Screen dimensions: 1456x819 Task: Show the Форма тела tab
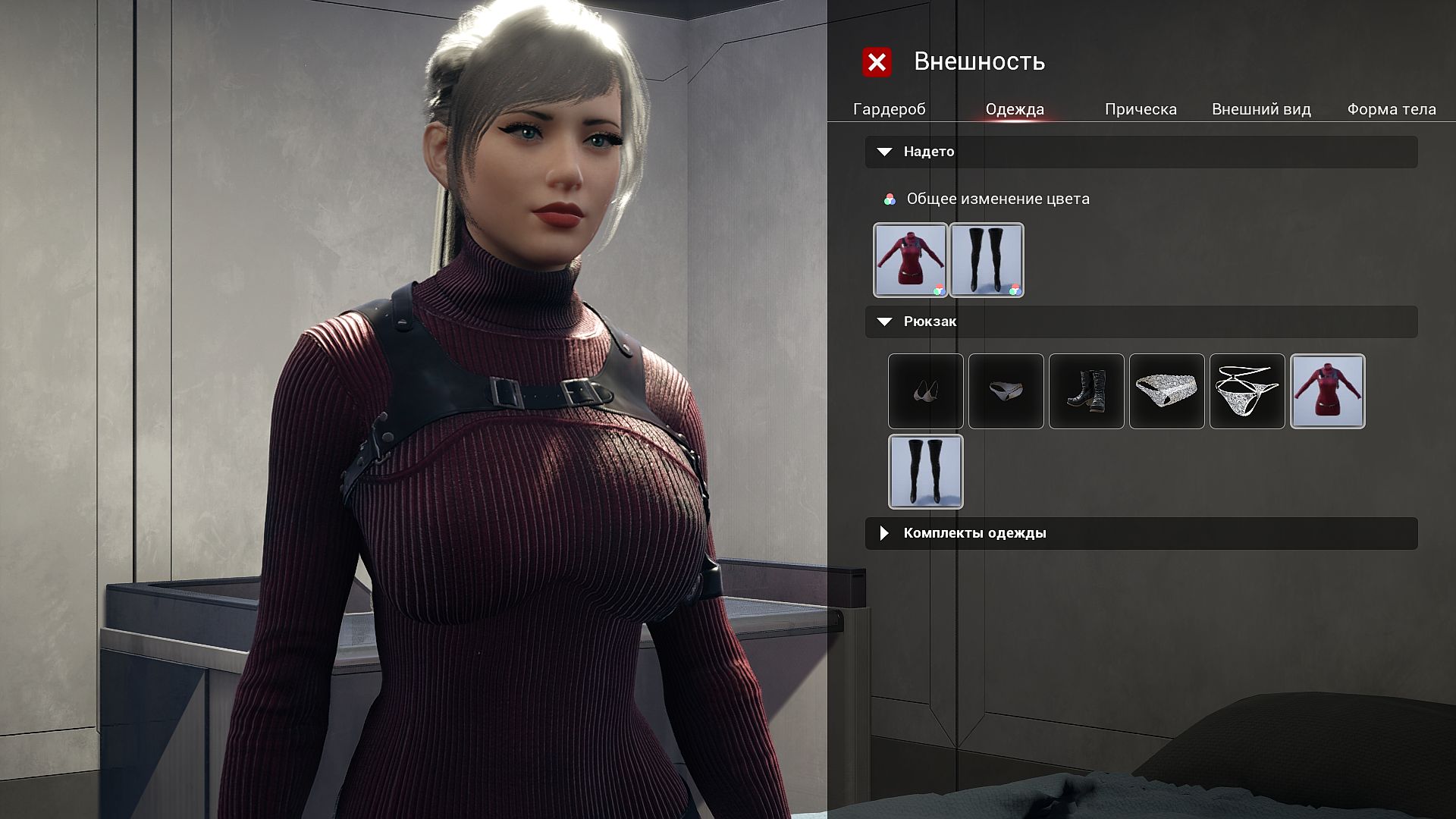coord(1391,109)
